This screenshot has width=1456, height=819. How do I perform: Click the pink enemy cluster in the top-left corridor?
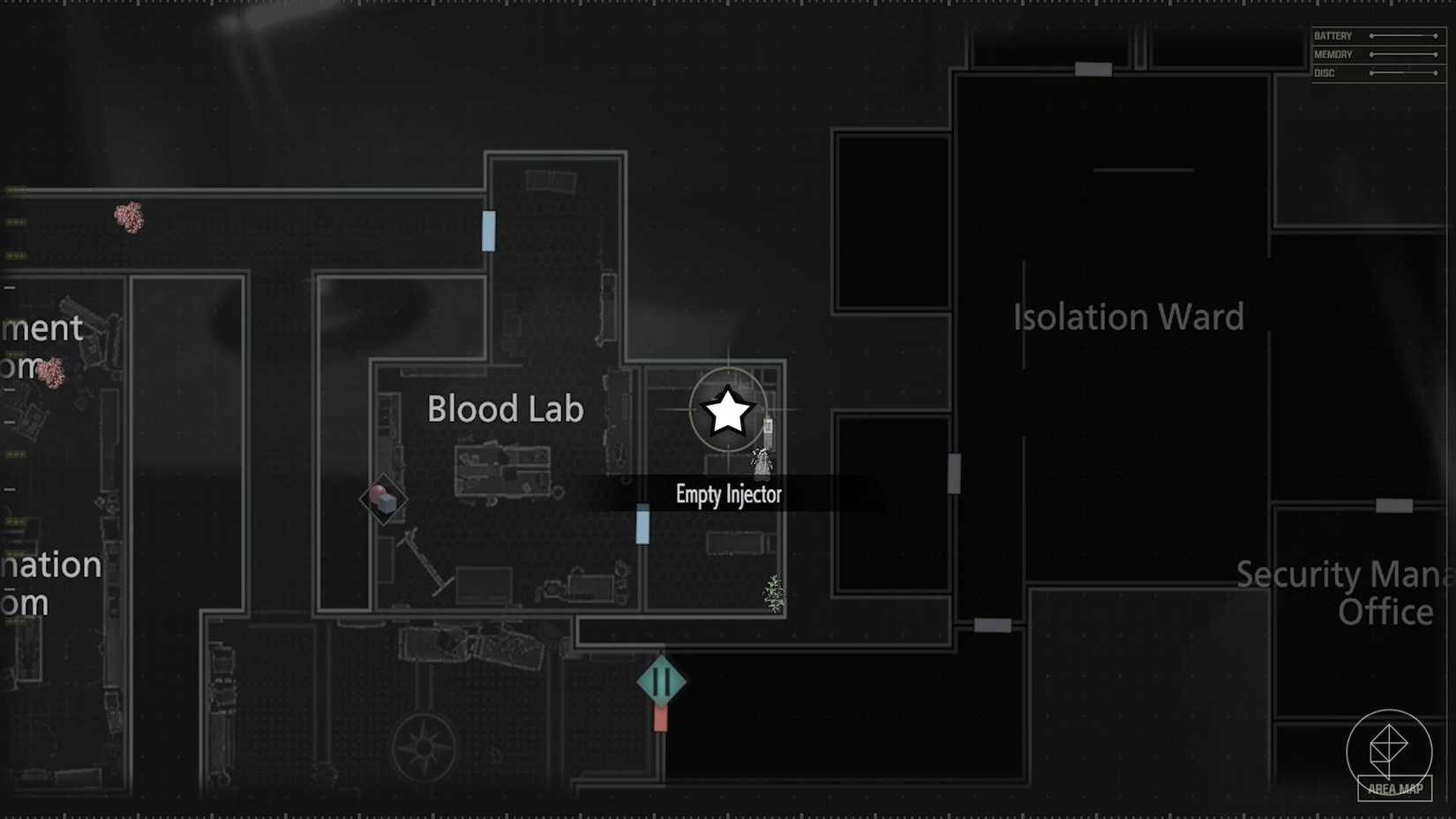click(128, 218)
